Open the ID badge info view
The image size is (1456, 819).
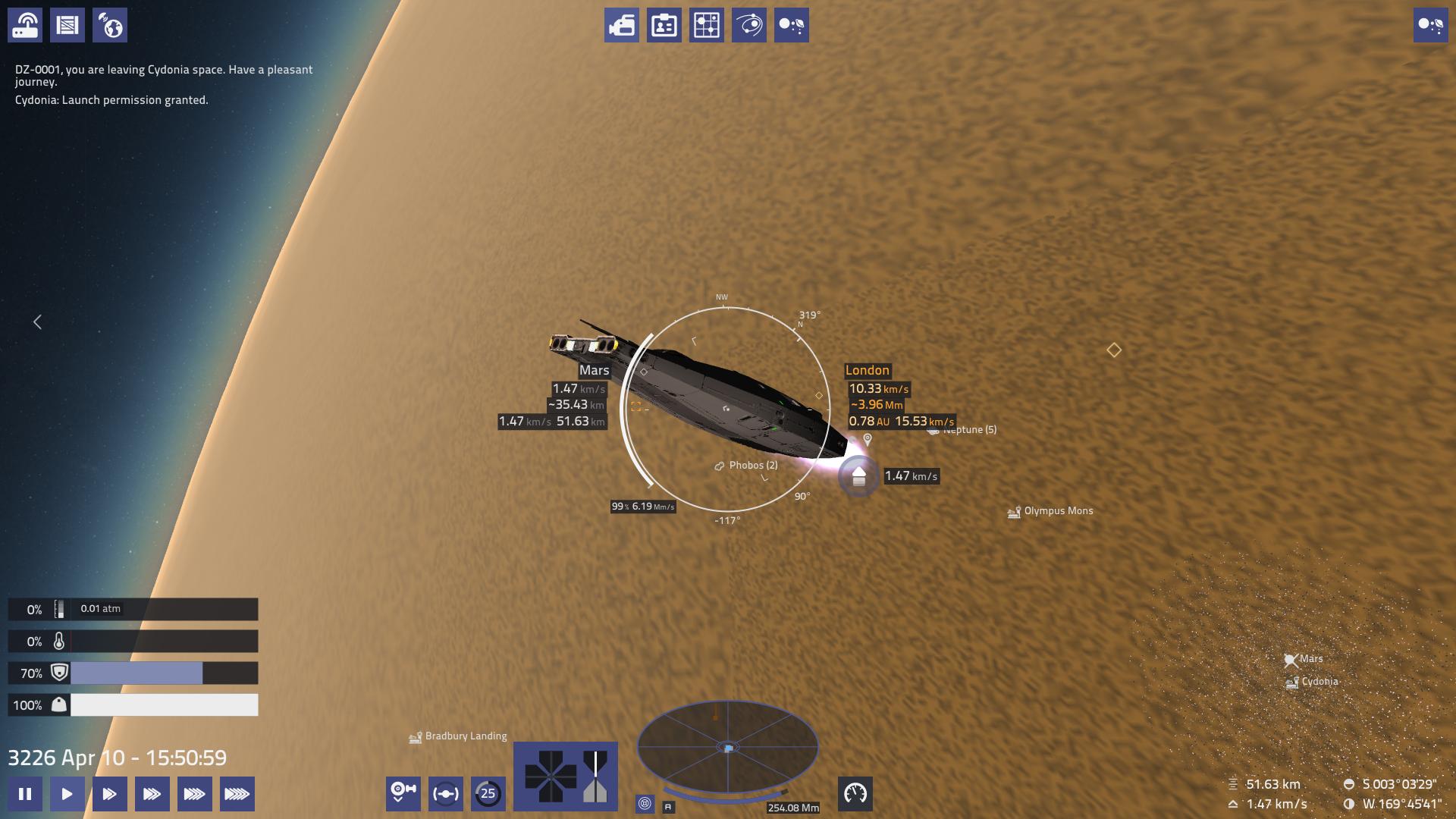point(664,25)
